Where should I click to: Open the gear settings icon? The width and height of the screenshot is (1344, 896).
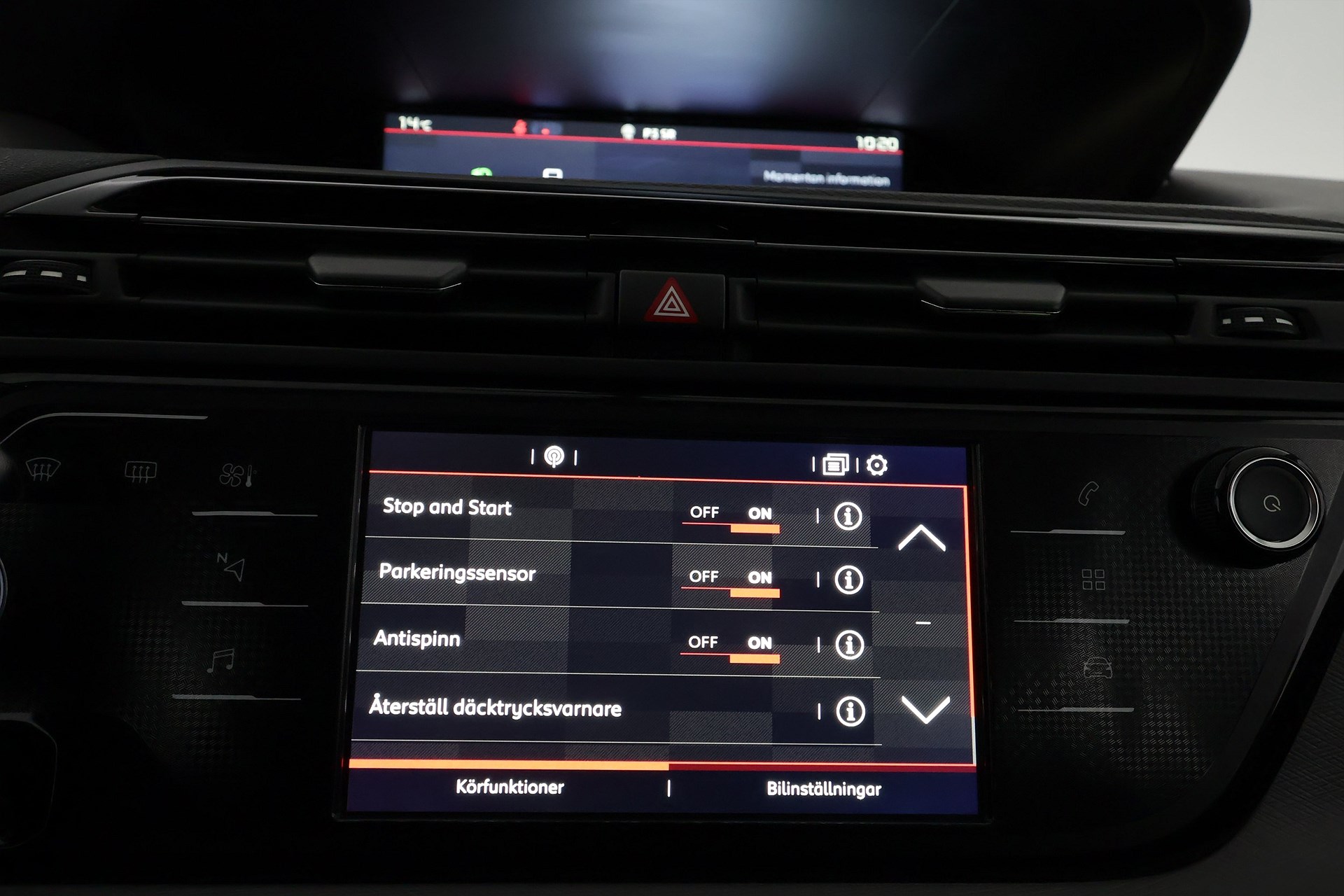[x=877, y=465]
